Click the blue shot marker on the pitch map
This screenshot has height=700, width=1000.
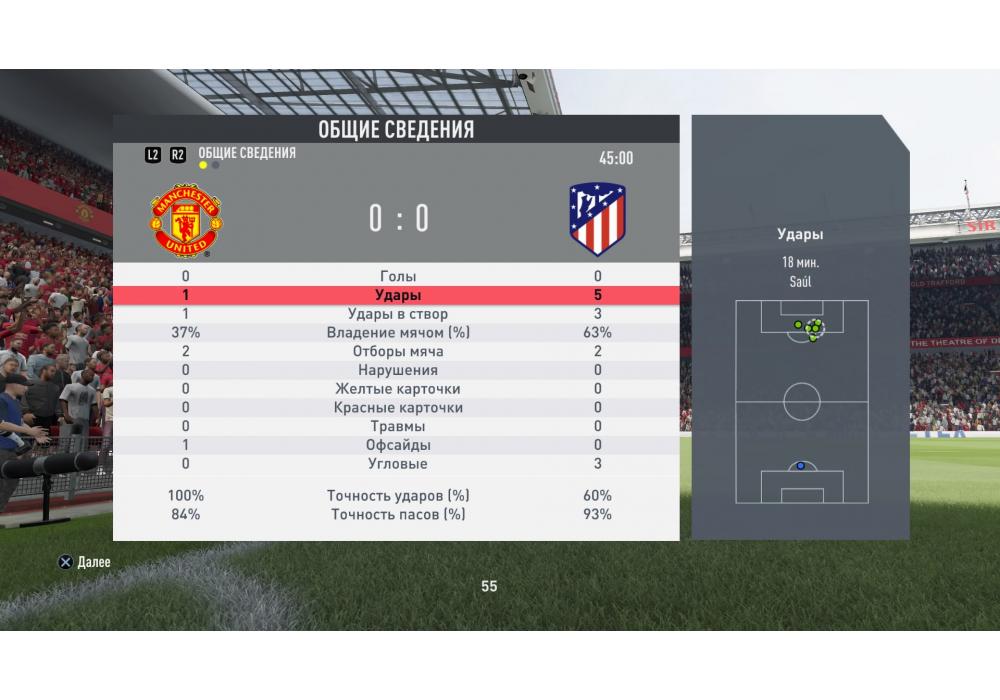pos(800,466)
